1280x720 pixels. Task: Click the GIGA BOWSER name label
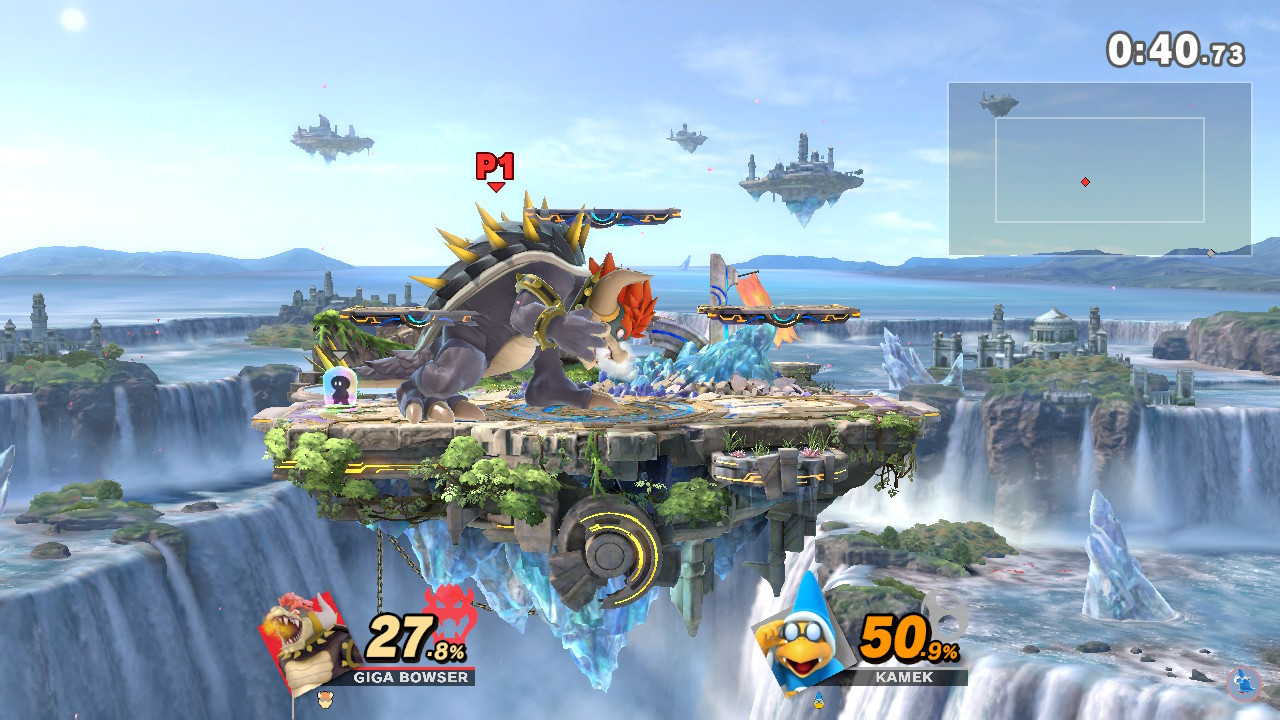point(413,678)
